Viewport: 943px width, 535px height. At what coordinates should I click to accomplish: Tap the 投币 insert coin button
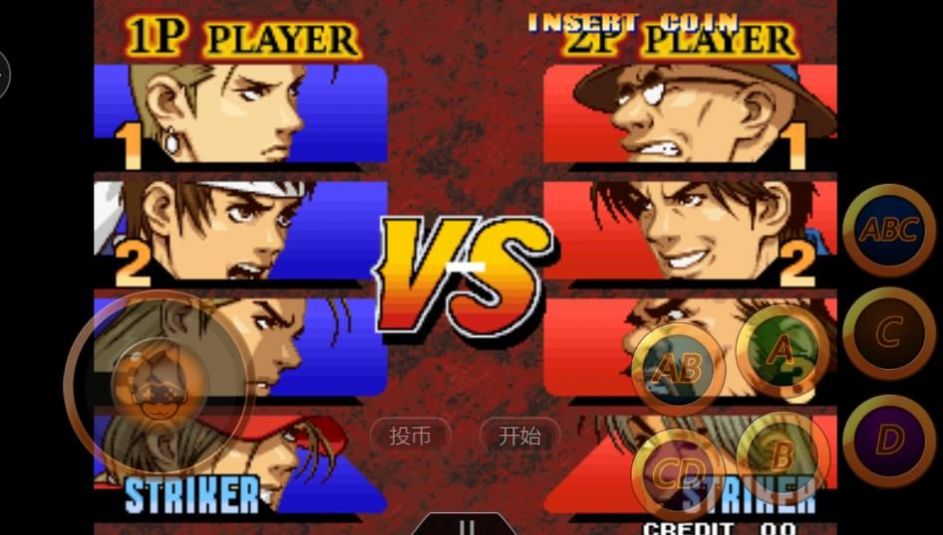coord(410,436)
